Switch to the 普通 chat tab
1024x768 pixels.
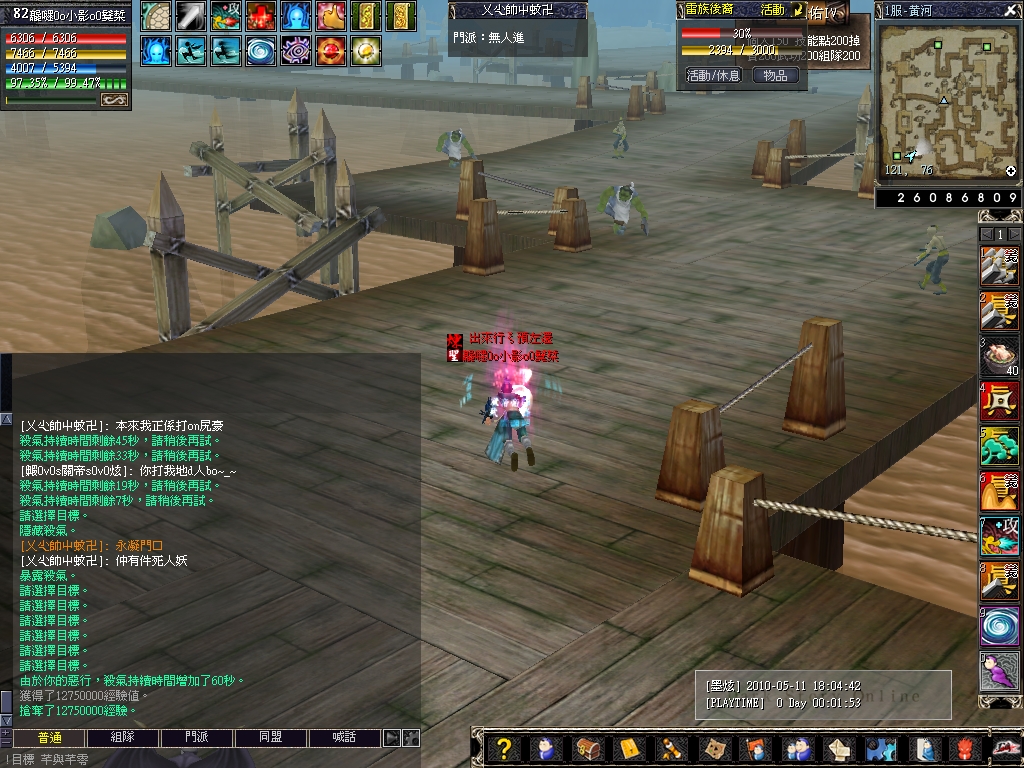coord(49,738)
